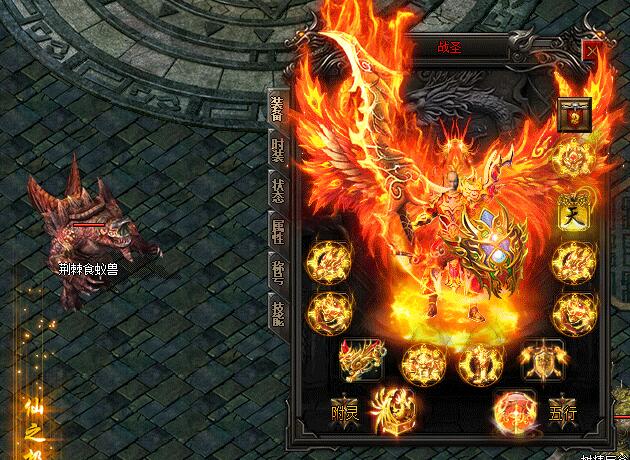Select the red box slot above 天

(574, 114)
